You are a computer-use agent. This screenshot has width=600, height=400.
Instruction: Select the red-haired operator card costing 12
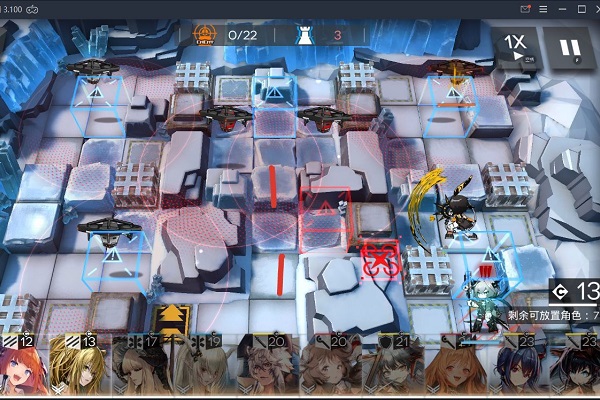[x=22, y=370]
